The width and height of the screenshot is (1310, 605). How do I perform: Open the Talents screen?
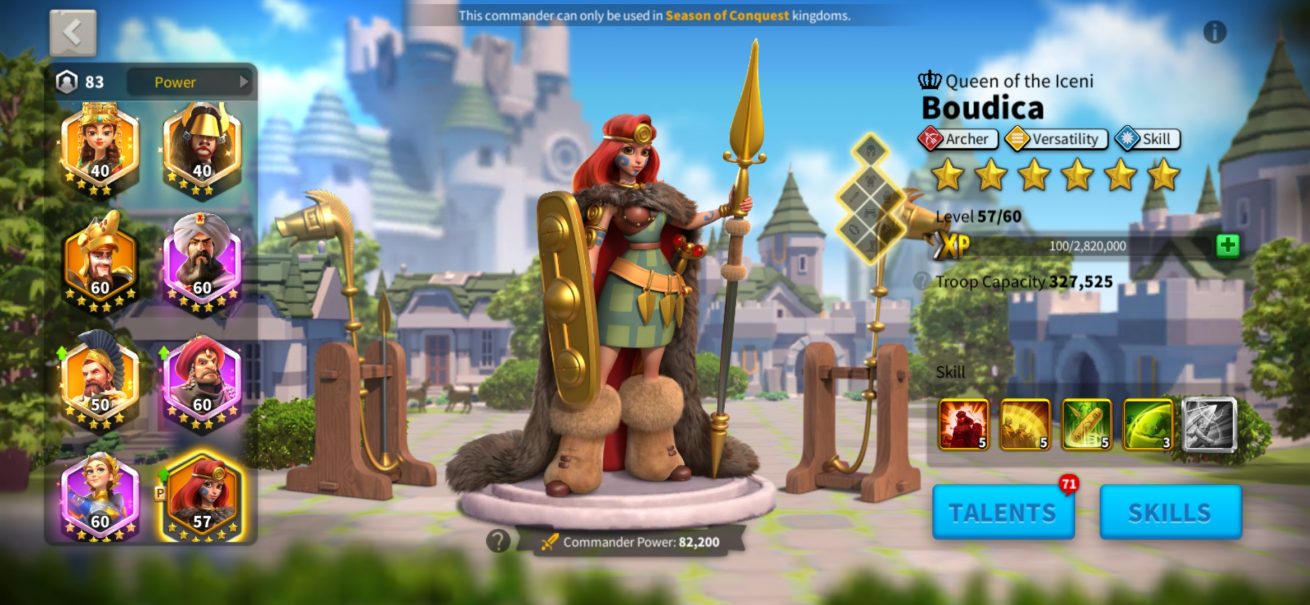click(1003, 512)
